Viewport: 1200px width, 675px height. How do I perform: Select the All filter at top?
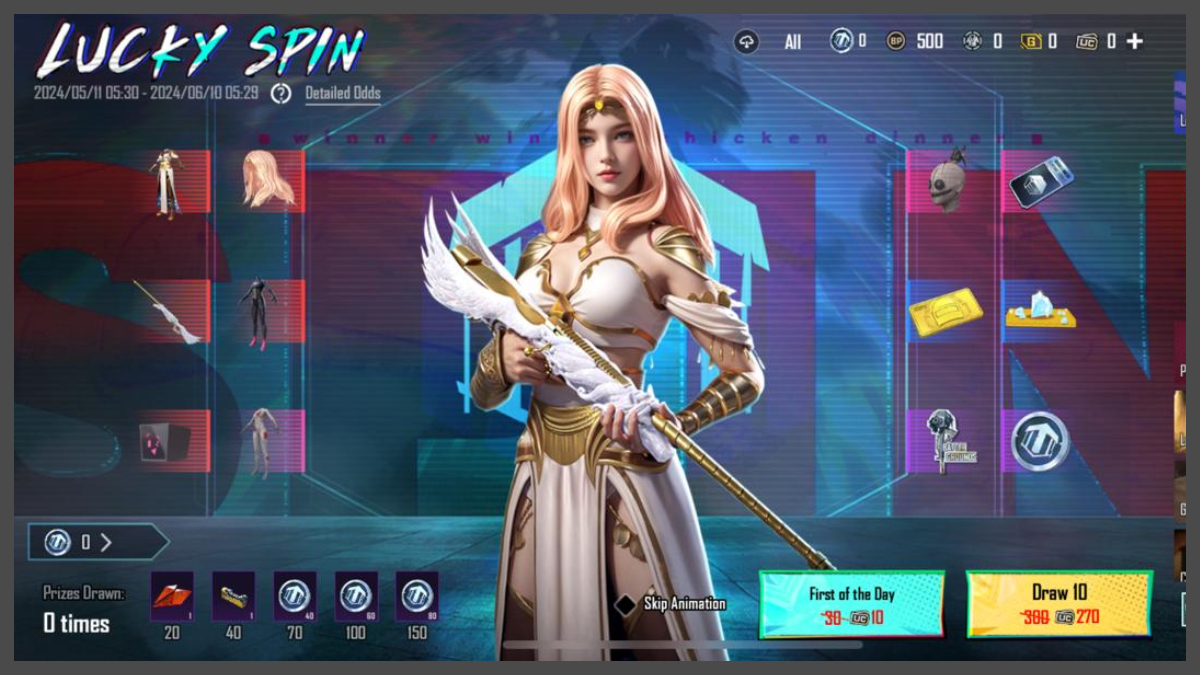(793, 42)
